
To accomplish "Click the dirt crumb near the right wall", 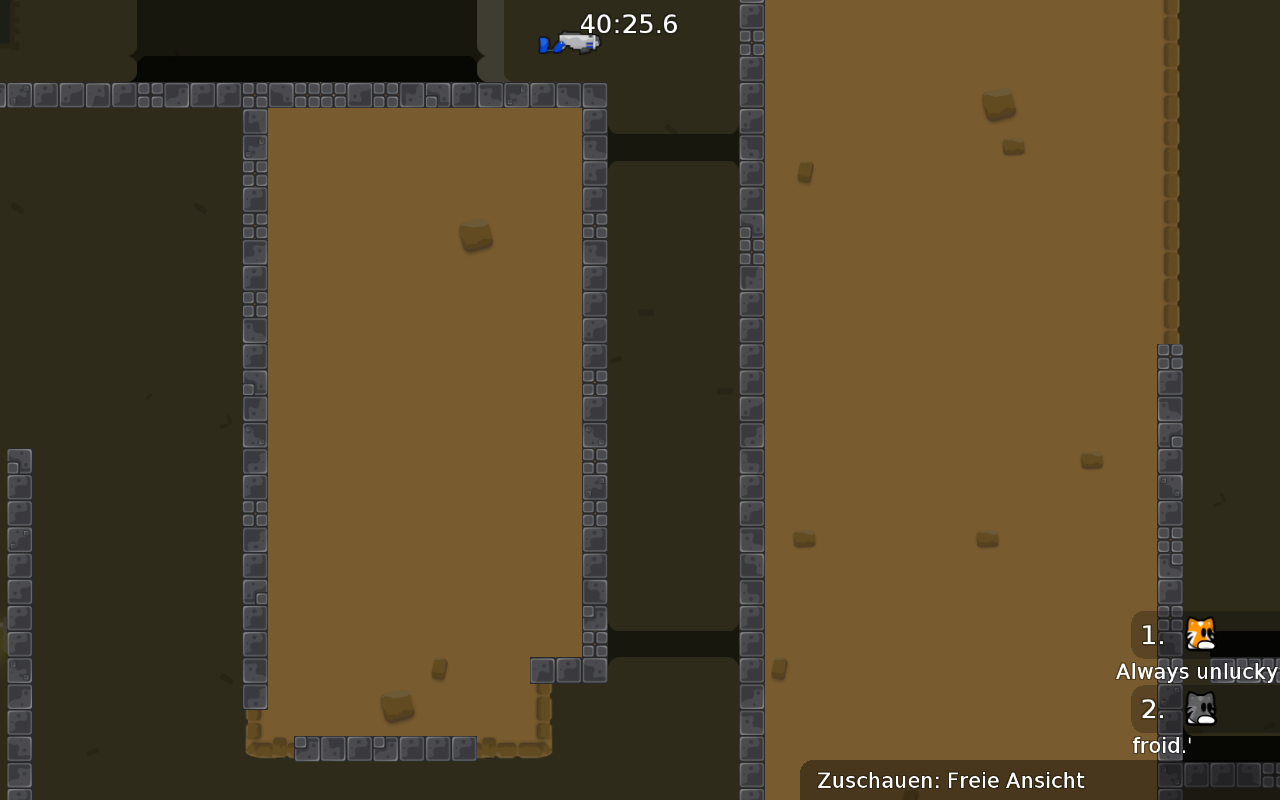I will pyautogui.click(x=1092, y=460).
